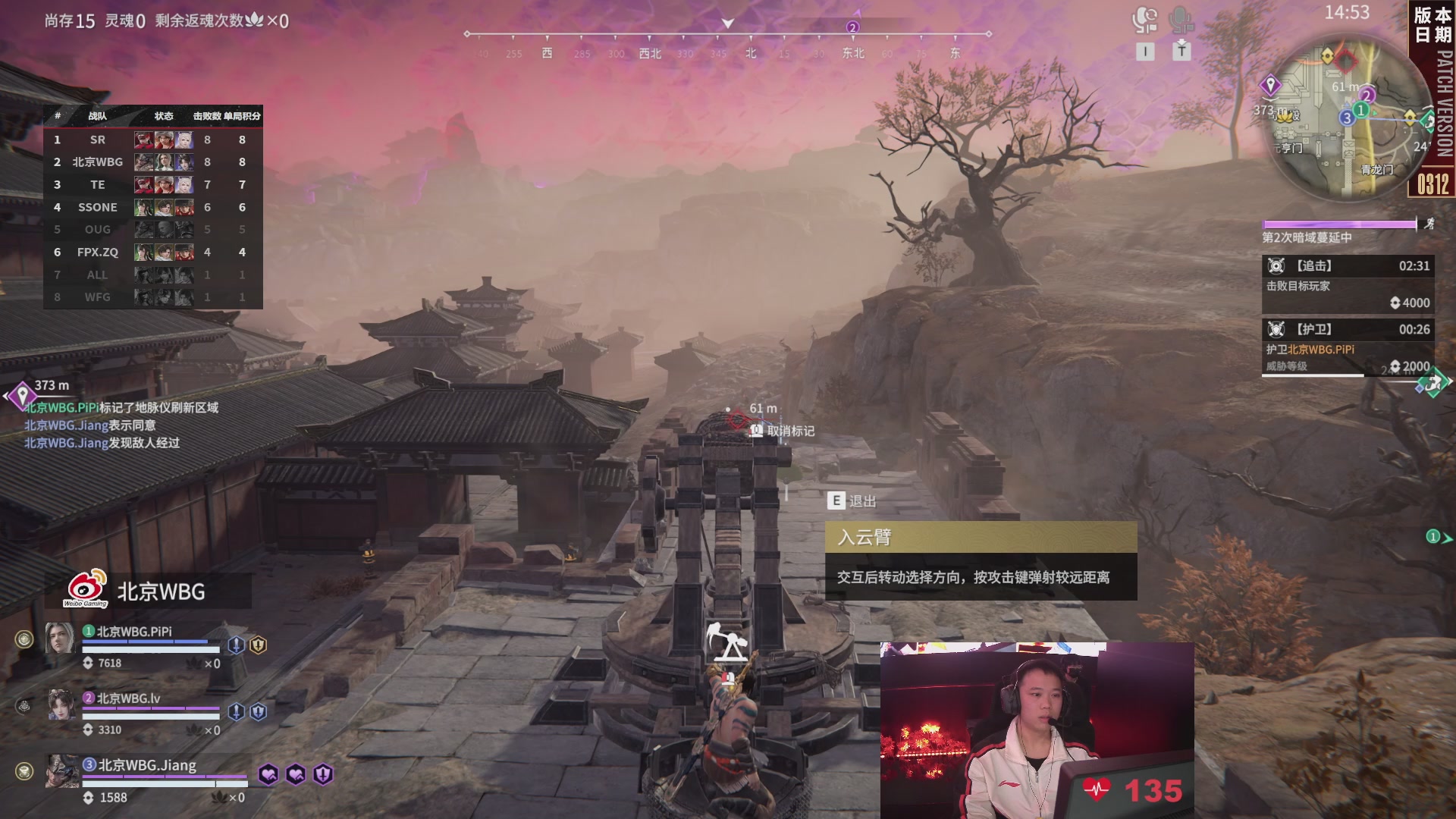Viewport: 1456px width, 819px height.
Task: Select teammate 北京WBG.PiPi portrait
Action: pyautogui.click(x=60, y=639)
